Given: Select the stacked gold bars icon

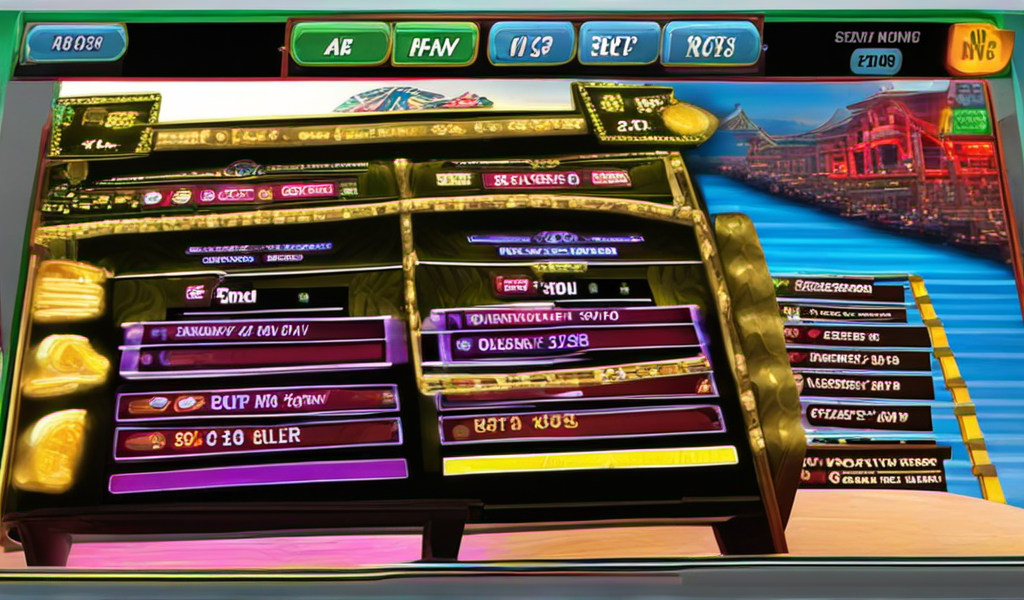Looking at the screenshot, I should point(70,290).
